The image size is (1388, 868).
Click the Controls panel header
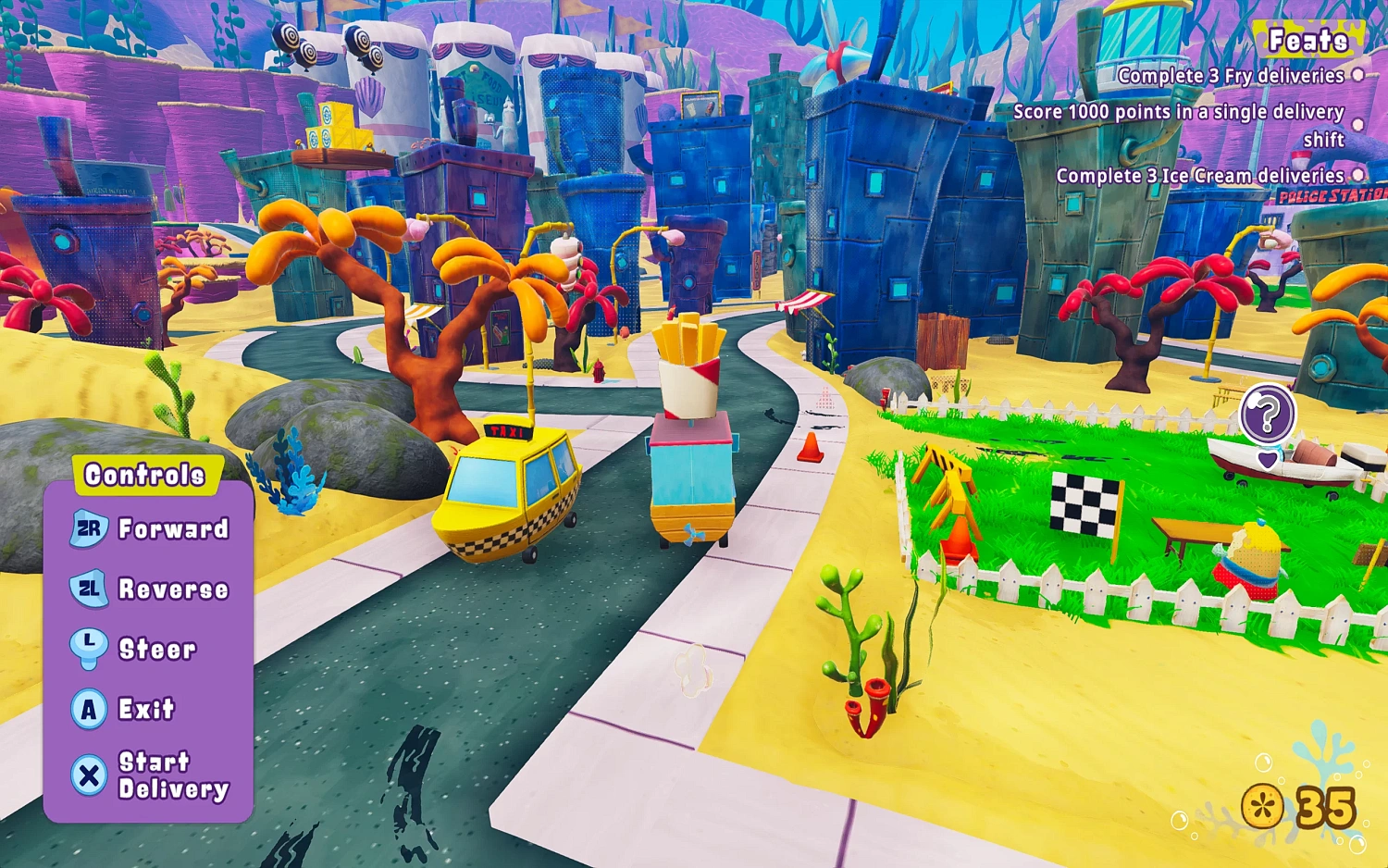143,474
